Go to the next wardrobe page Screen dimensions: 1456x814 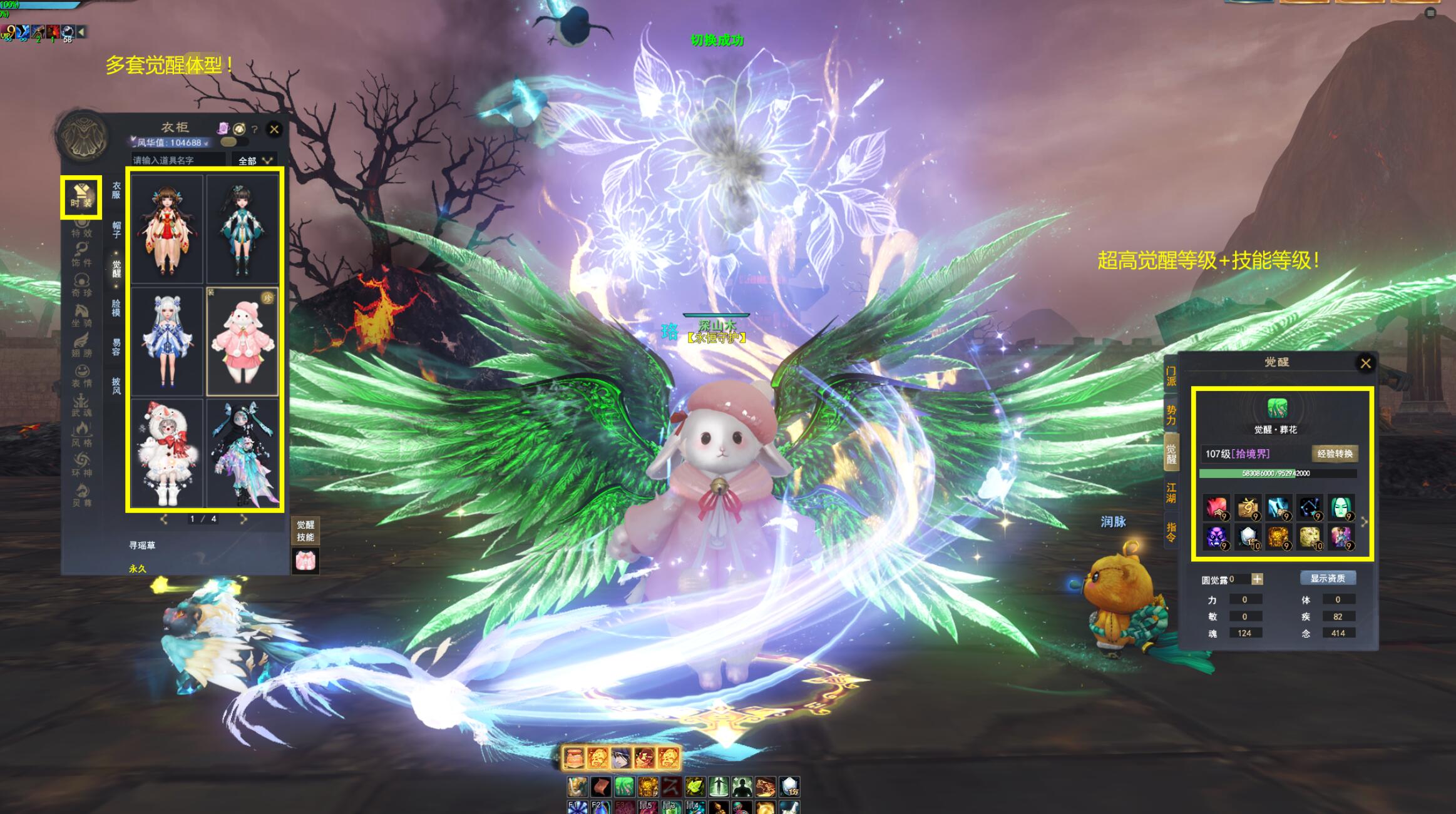click(x=244, y=519)
